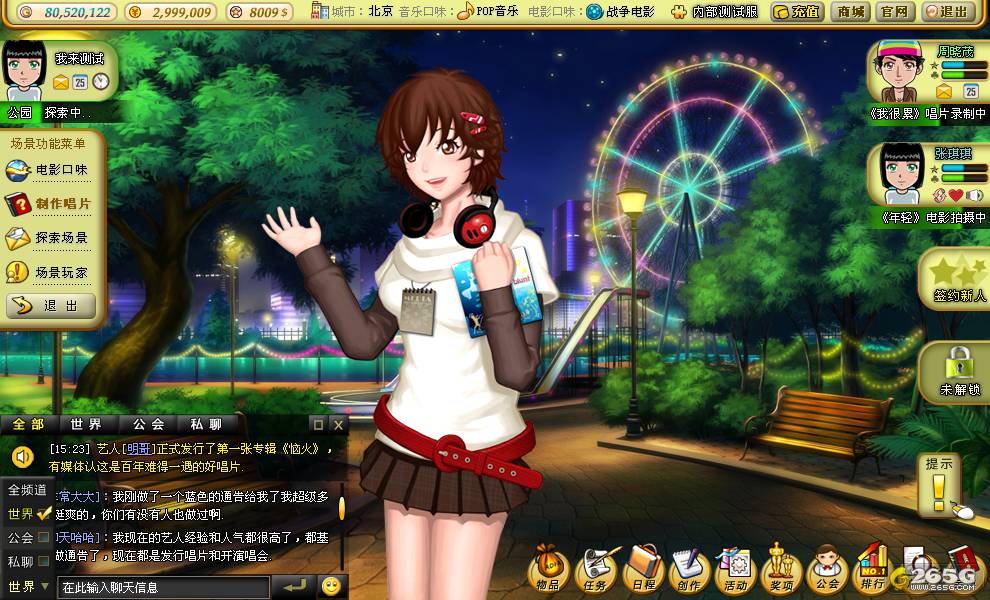Image resolution: width=990 pixels, height=600 pixels.
Task: Open the 物品 items bag
Action: 547,570
